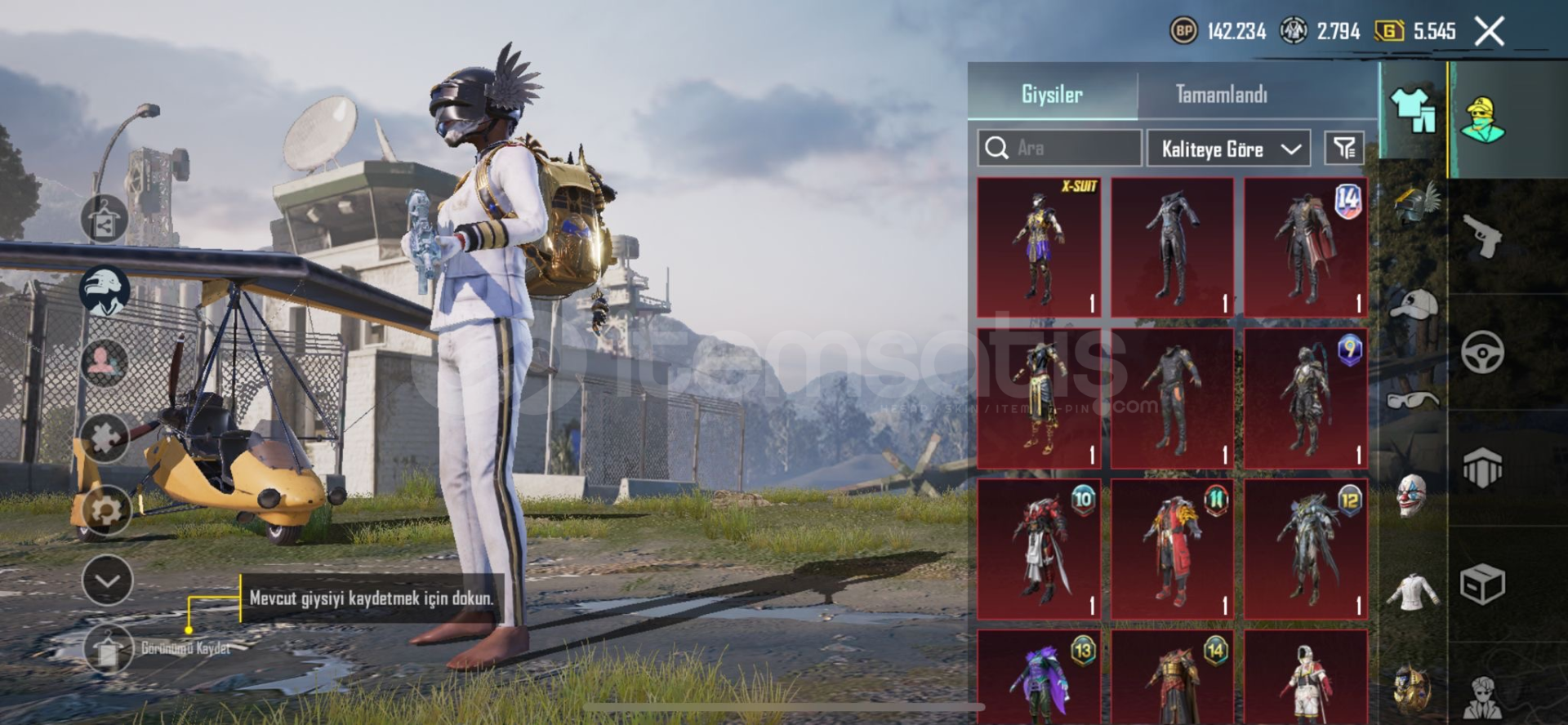The width and height of the screenshot is (1568, 725).
Task: Tap the Görünümü Kaydet hanger button
Action: point(107,649)
